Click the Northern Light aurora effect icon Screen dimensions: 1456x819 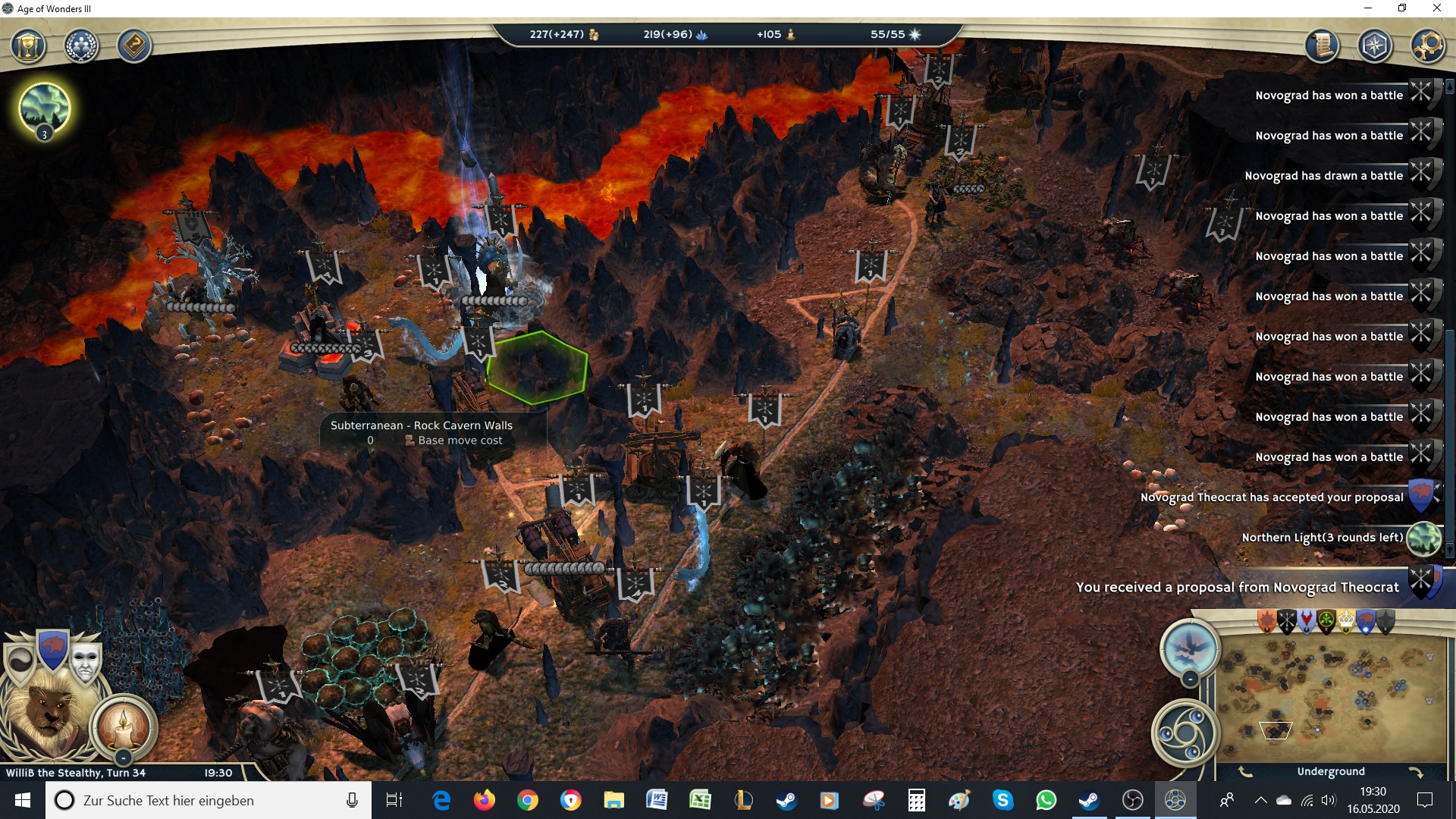45,108
